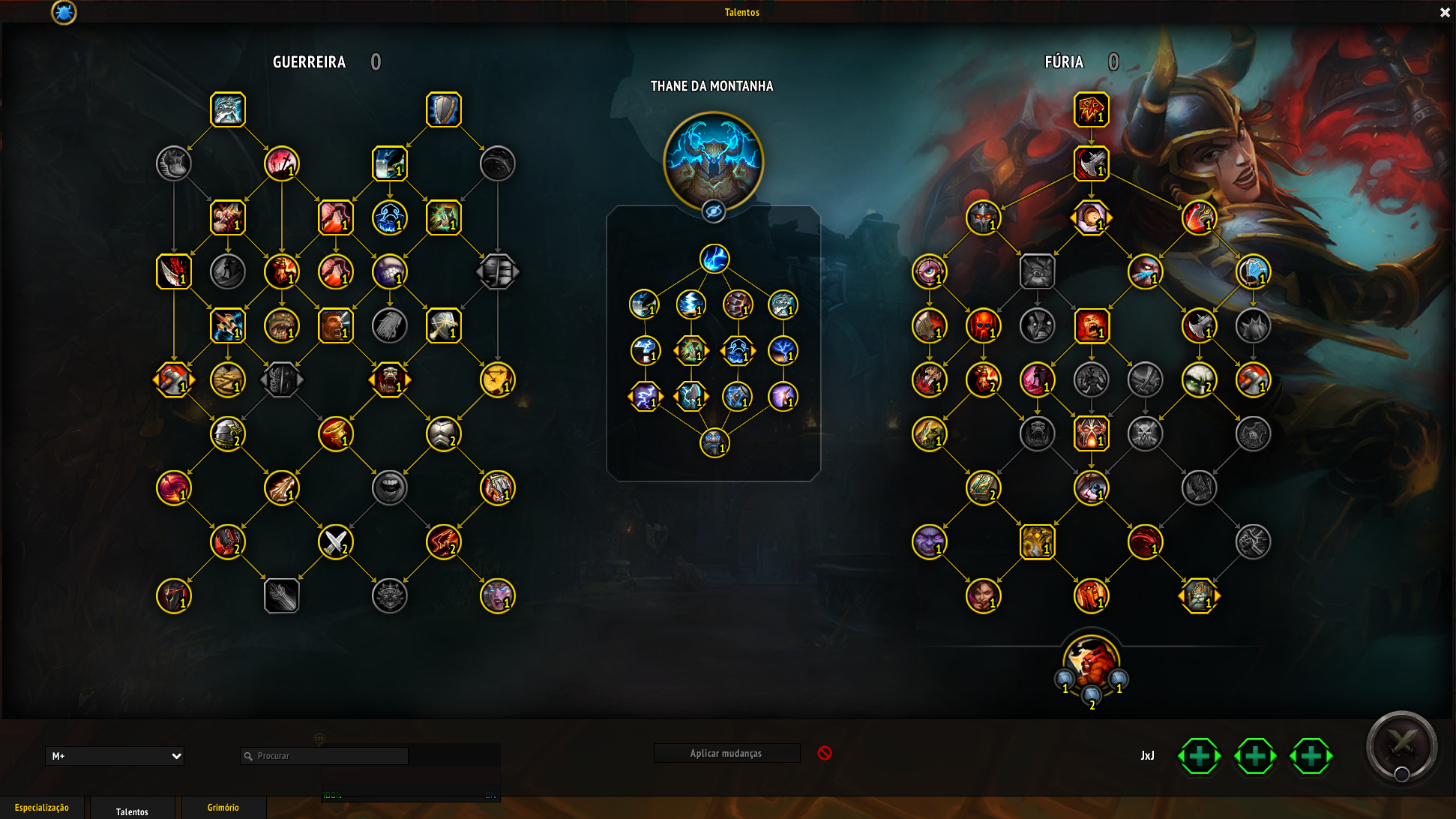This screenshot has height=819, width=1456.
Task: Click the Aplicar mudanças button
Action: [726, 753]
